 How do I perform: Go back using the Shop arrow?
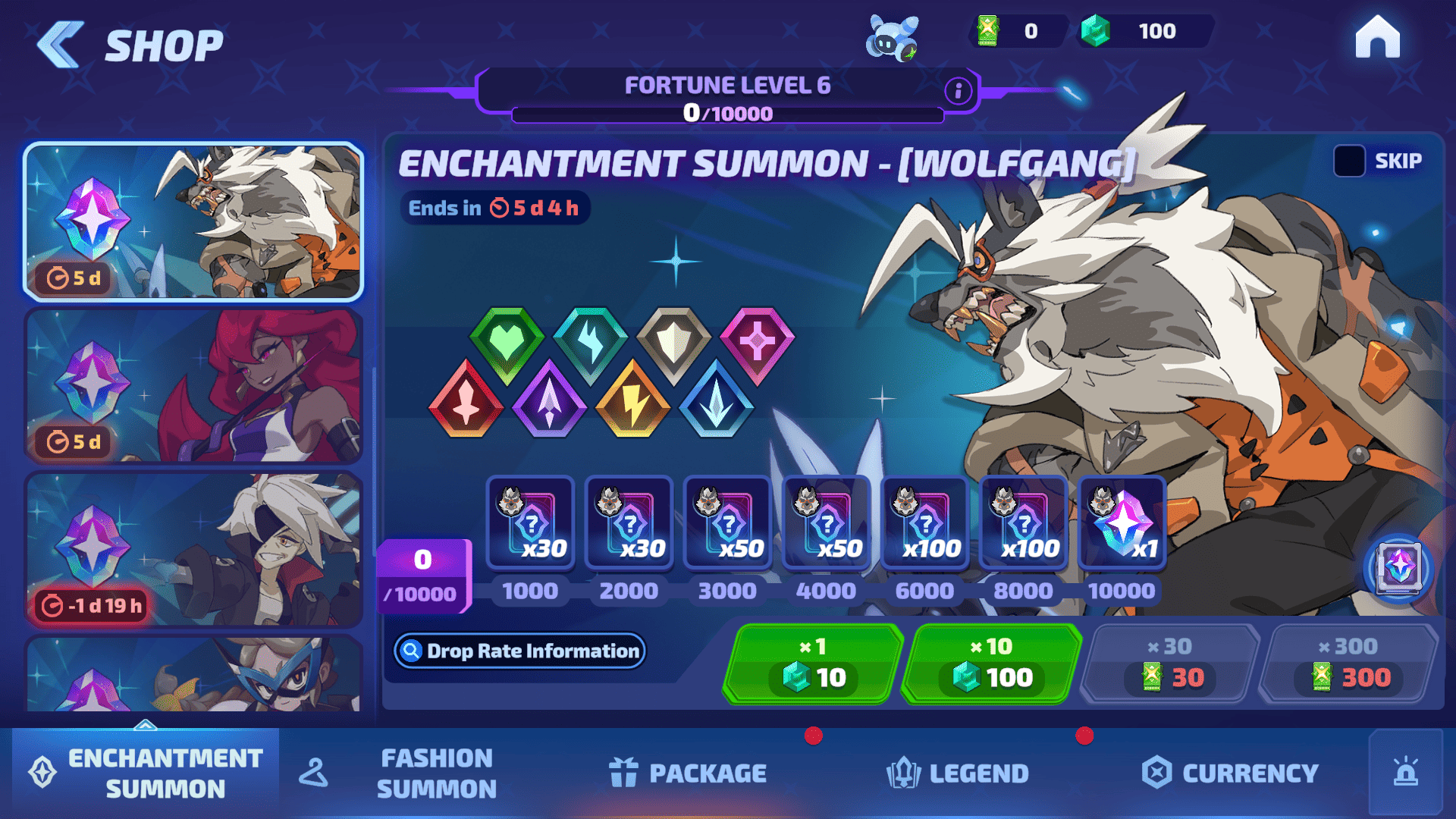click(x=61, y=45)
